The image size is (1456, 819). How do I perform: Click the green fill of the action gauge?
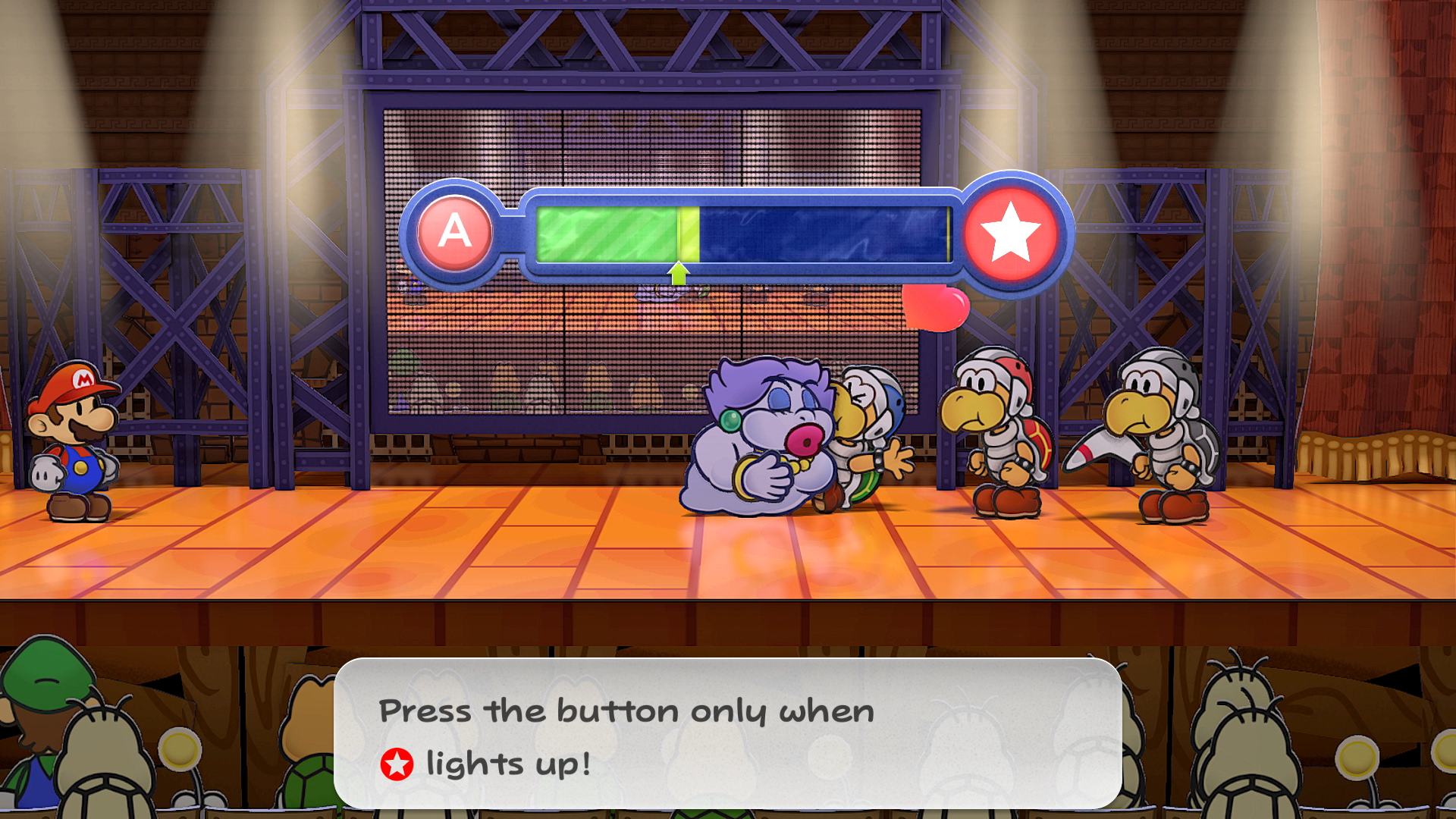tap(607, 231)
